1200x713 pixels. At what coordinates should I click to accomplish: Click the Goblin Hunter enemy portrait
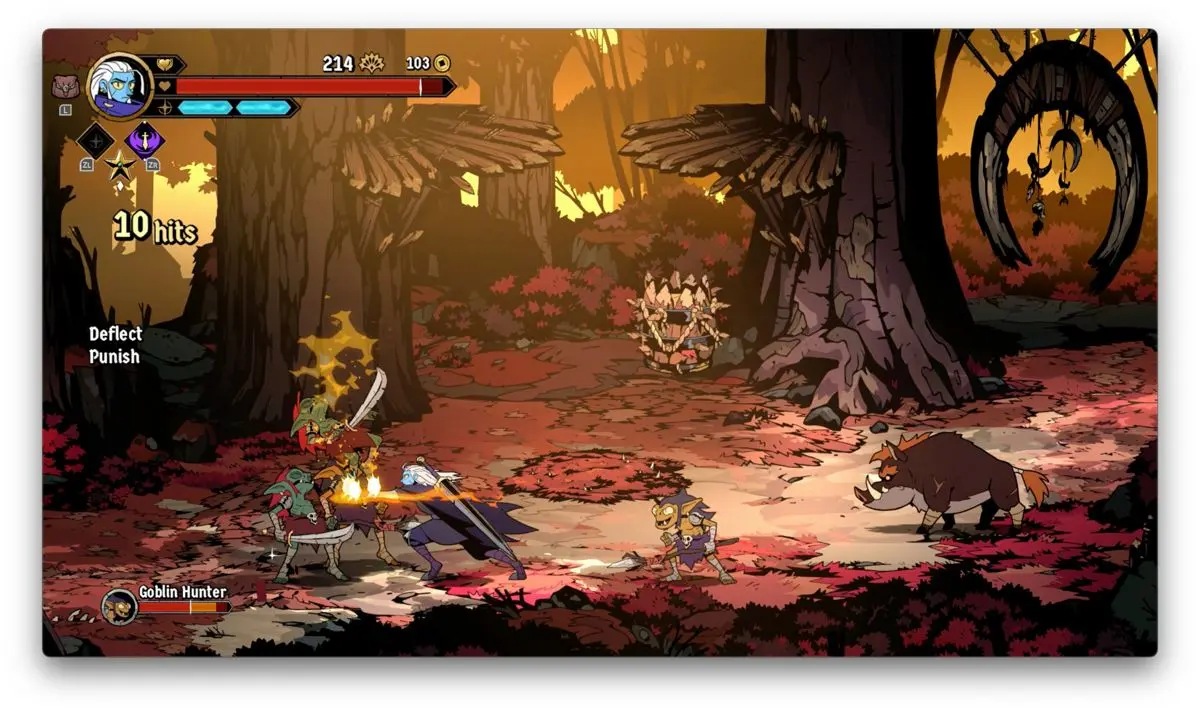point(119,606)
